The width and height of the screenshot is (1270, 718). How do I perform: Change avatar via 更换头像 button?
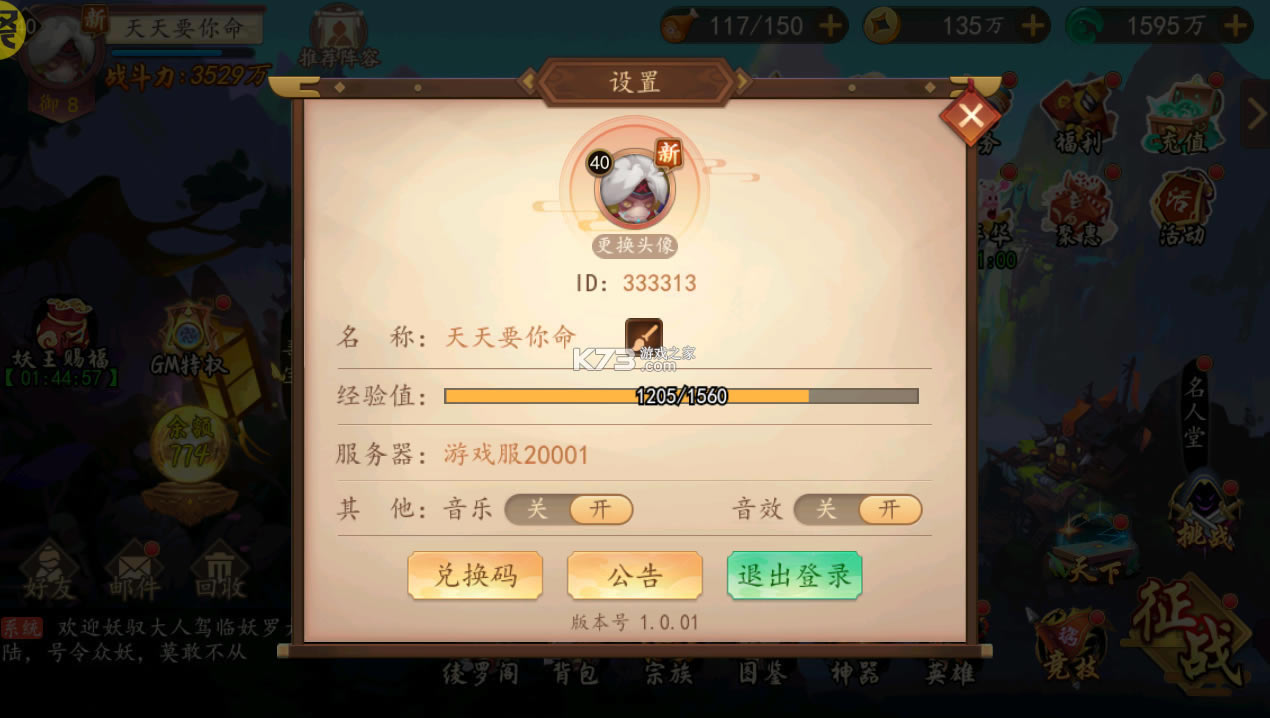tap(635, 245)
